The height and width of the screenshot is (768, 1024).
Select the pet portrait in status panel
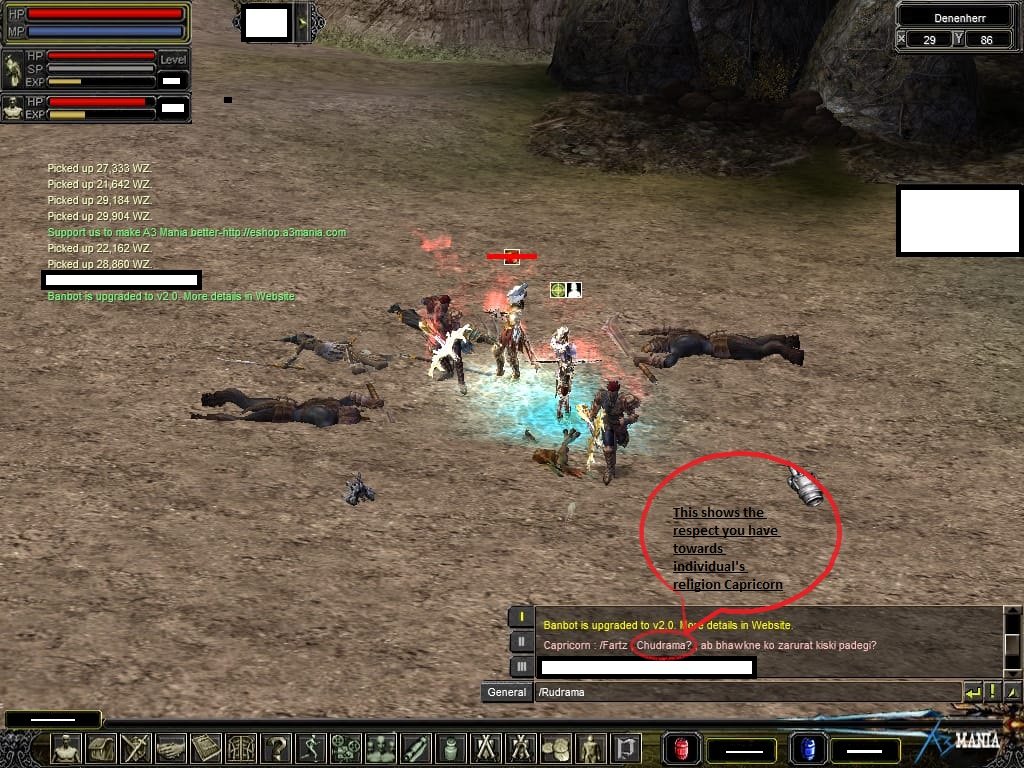13,108
